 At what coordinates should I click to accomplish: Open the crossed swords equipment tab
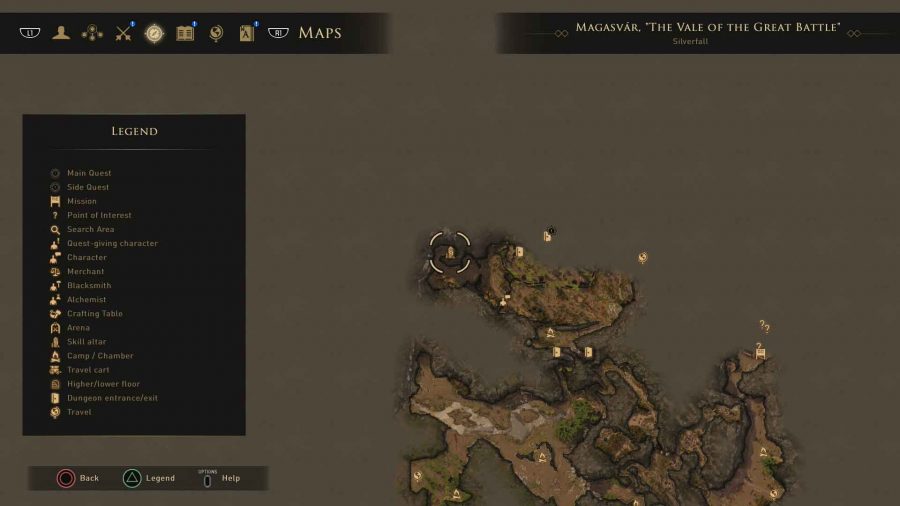tap(123, 33)
